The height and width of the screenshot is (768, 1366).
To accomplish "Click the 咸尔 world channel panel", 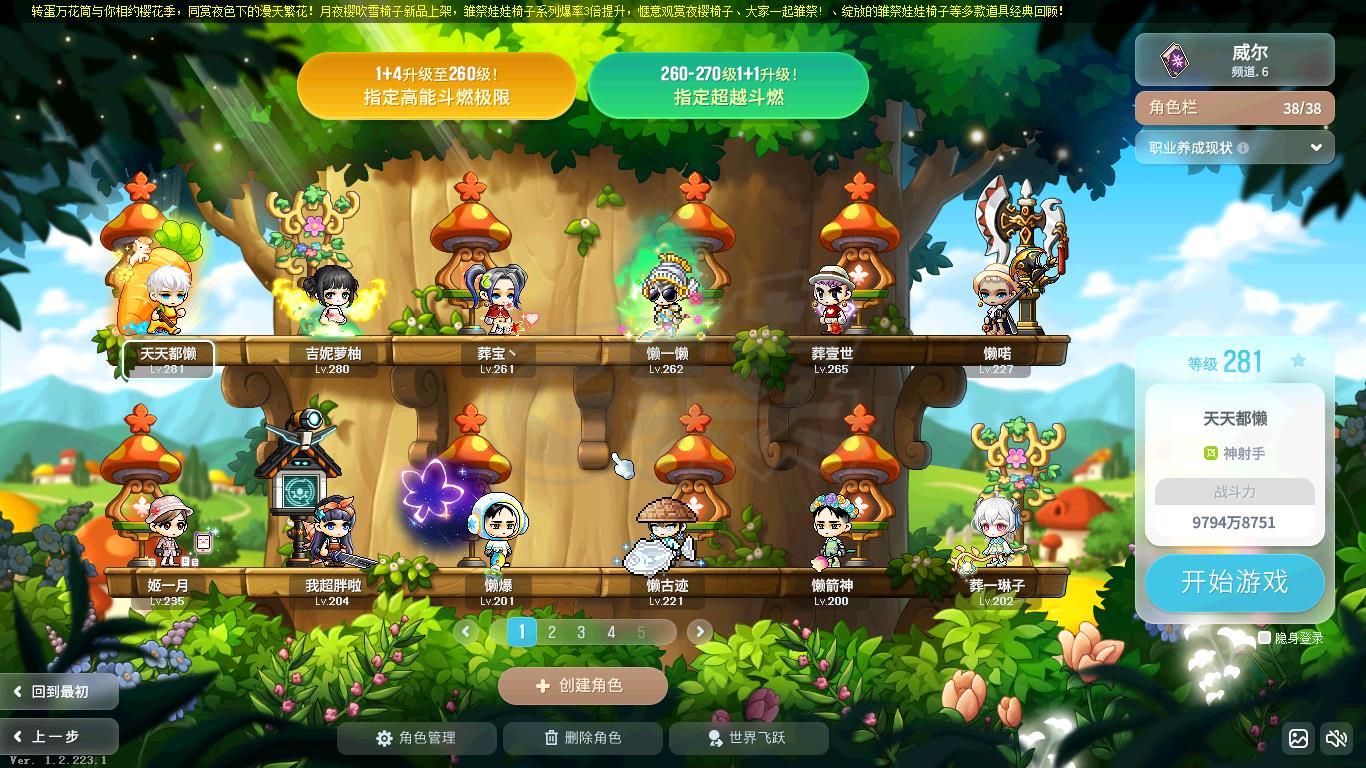I will [1234, 59].
